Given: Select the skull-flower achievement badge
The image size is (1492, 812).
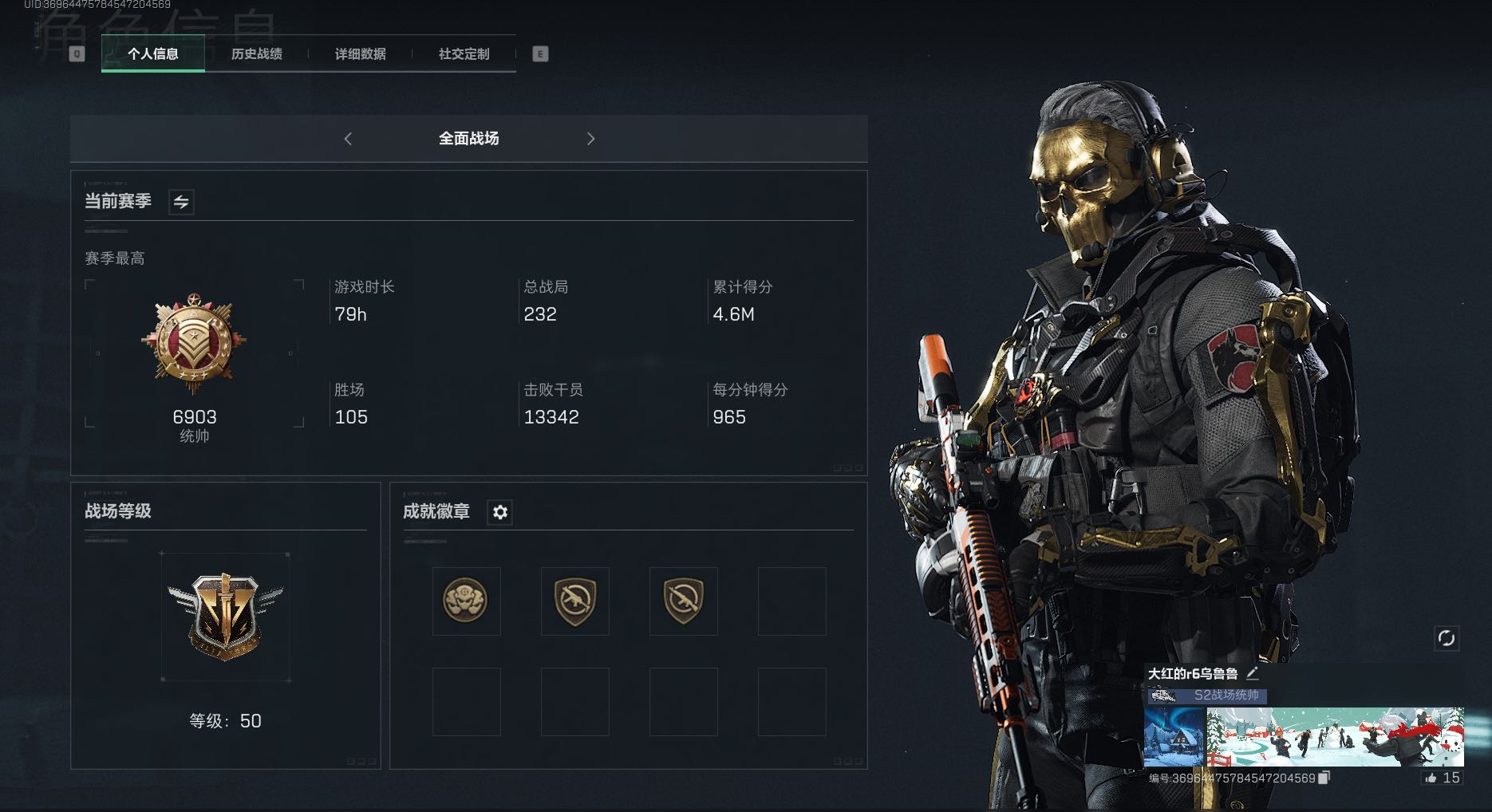Looking at the screenshot, I should click(x=466, y=601).
